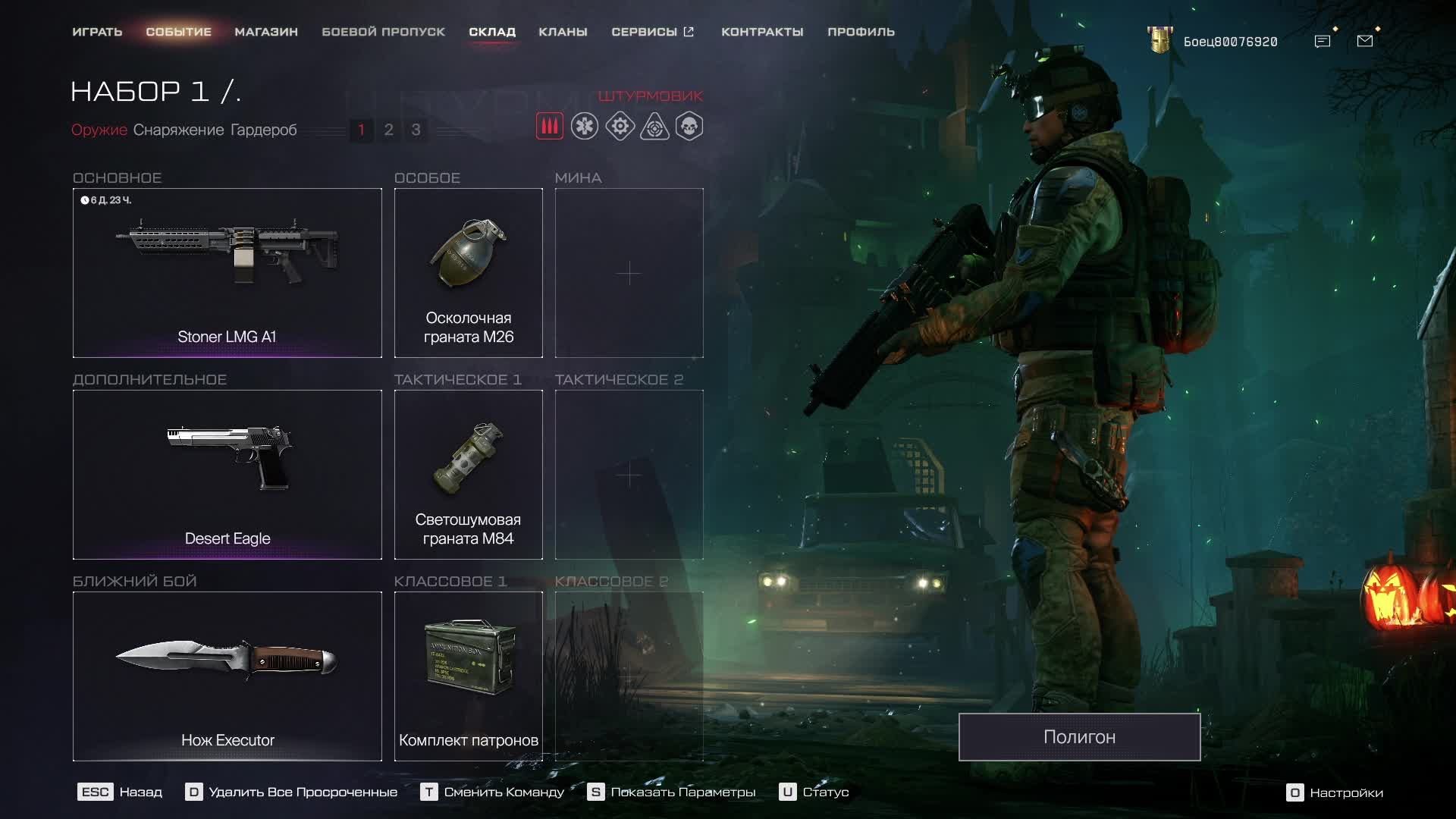Switch to the Гардероб tab

[263, 130]
